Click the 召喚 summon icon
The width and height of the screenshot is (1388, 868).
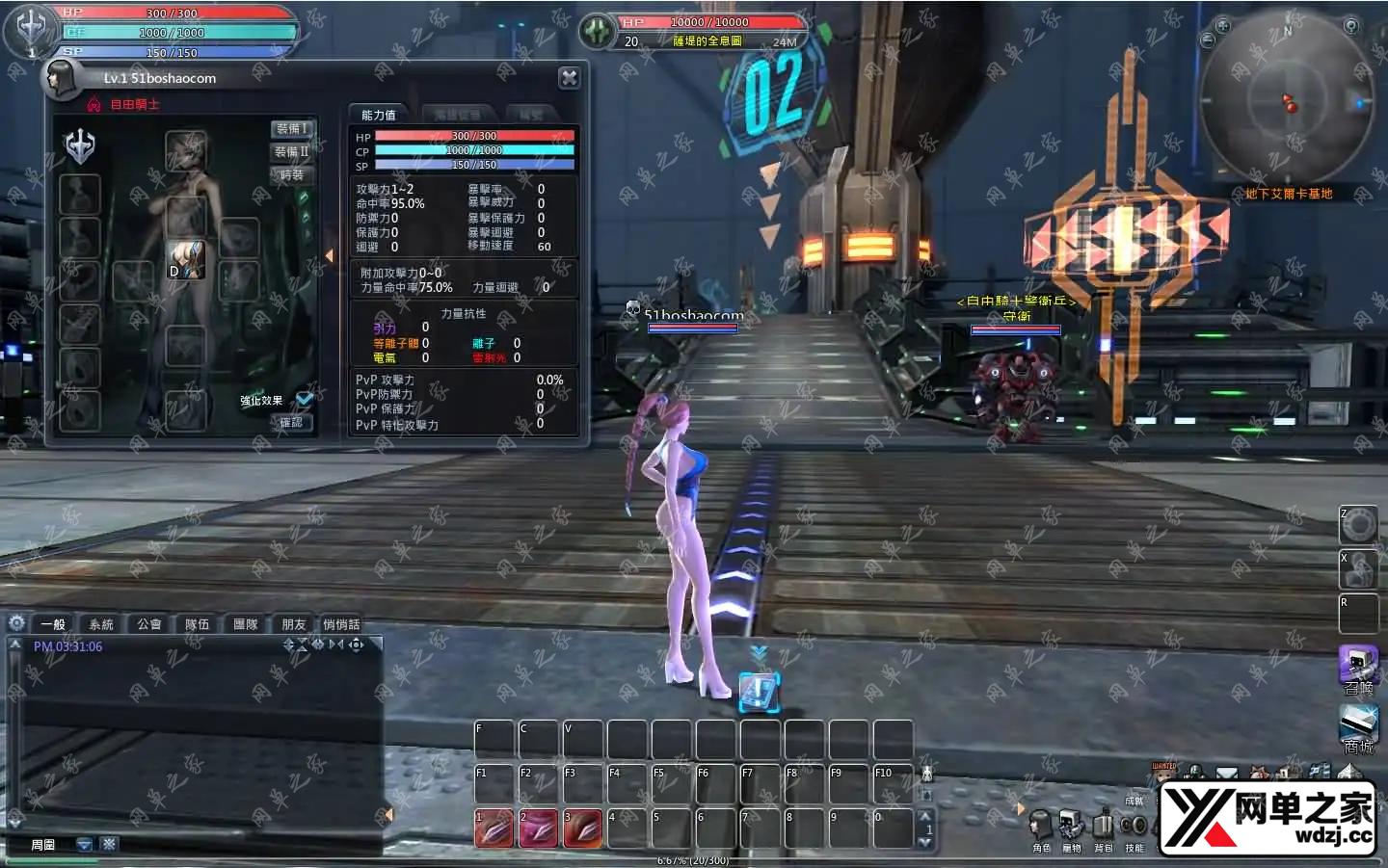[x=1358, y=667]
